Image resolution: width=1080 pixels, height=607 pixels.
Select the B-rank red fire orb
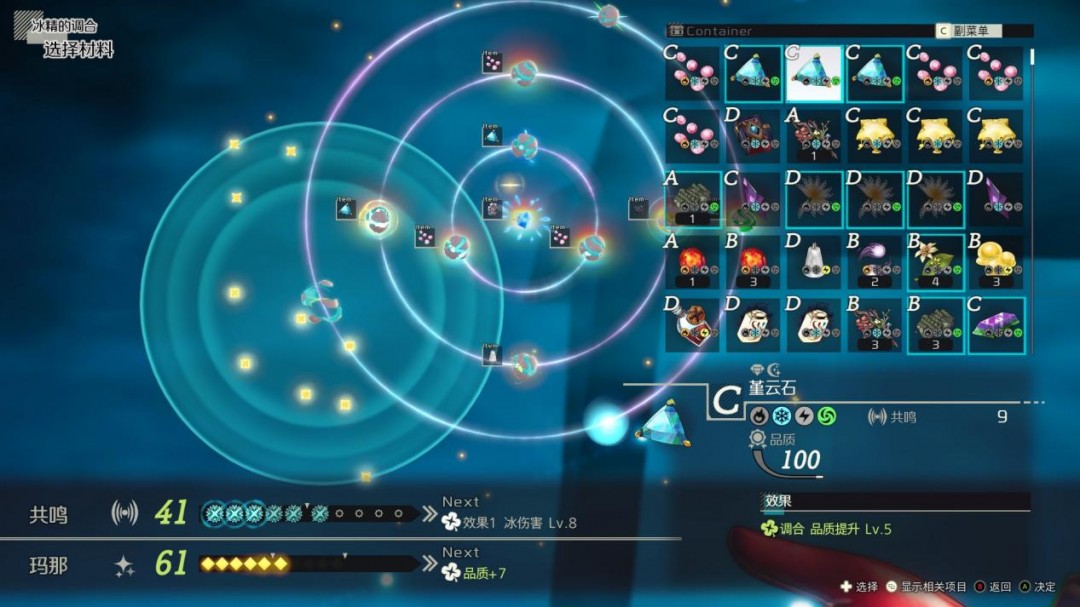pyautogui.click(x=754, y=262)
